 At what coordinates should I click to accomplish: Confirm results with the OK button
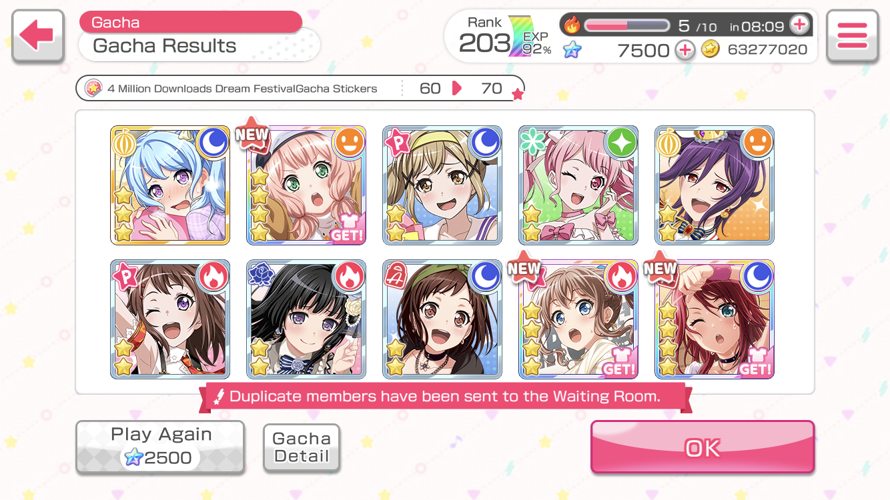[x=702, y=447]
